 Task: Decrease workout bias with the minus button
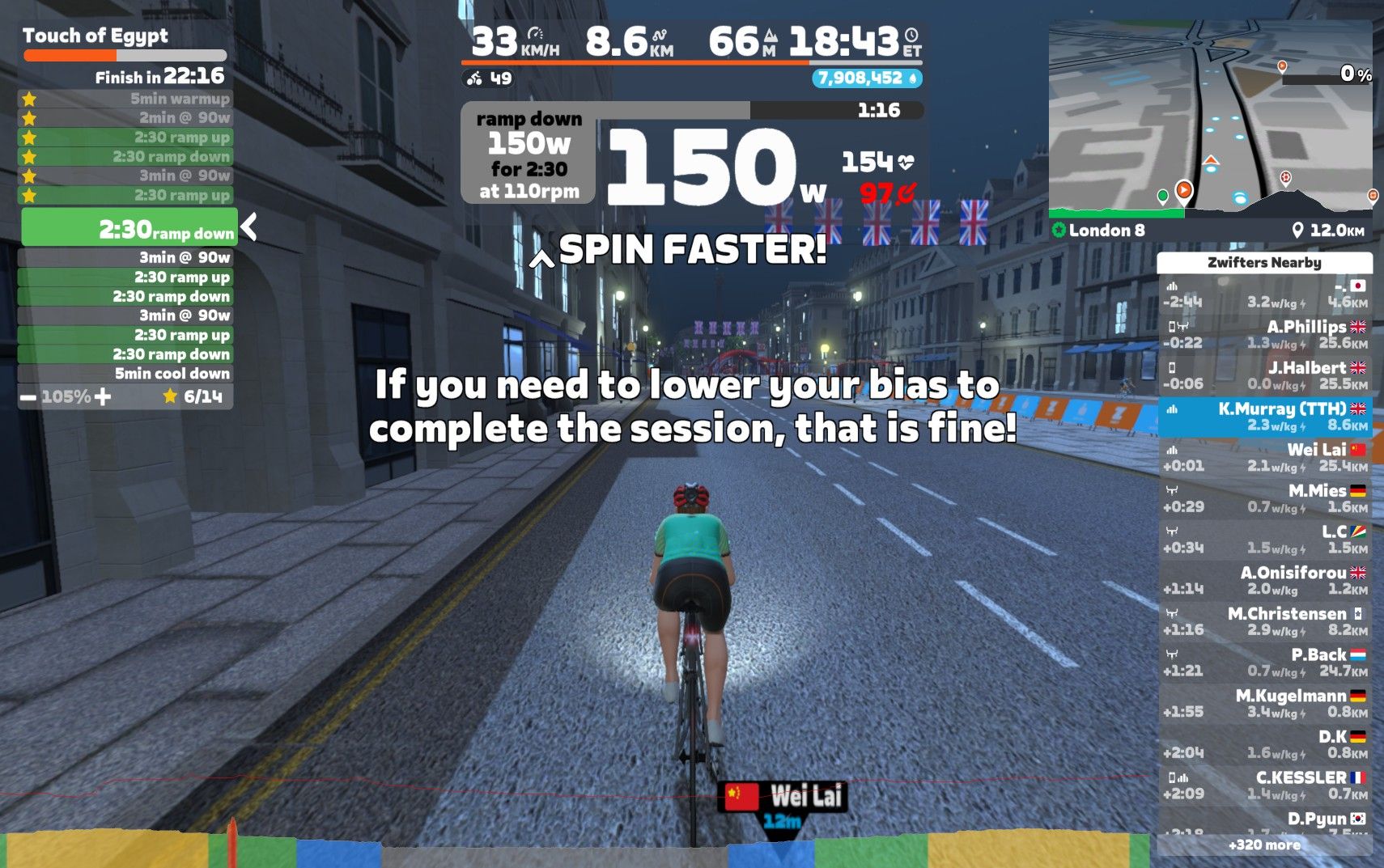(28, 398)
